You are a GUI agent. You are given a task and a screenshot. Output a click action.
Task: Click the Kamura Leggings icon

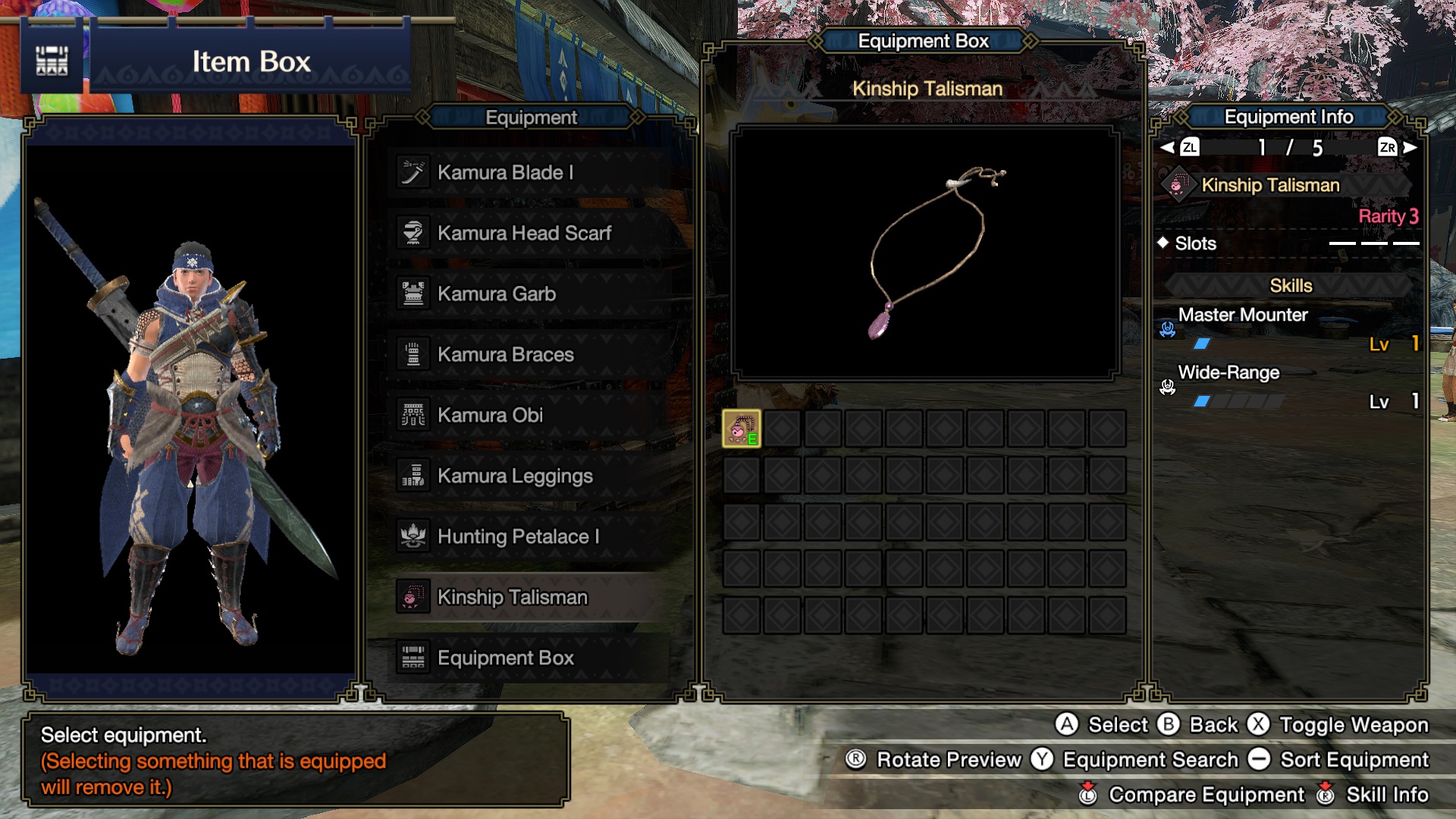tap(413, 475)
